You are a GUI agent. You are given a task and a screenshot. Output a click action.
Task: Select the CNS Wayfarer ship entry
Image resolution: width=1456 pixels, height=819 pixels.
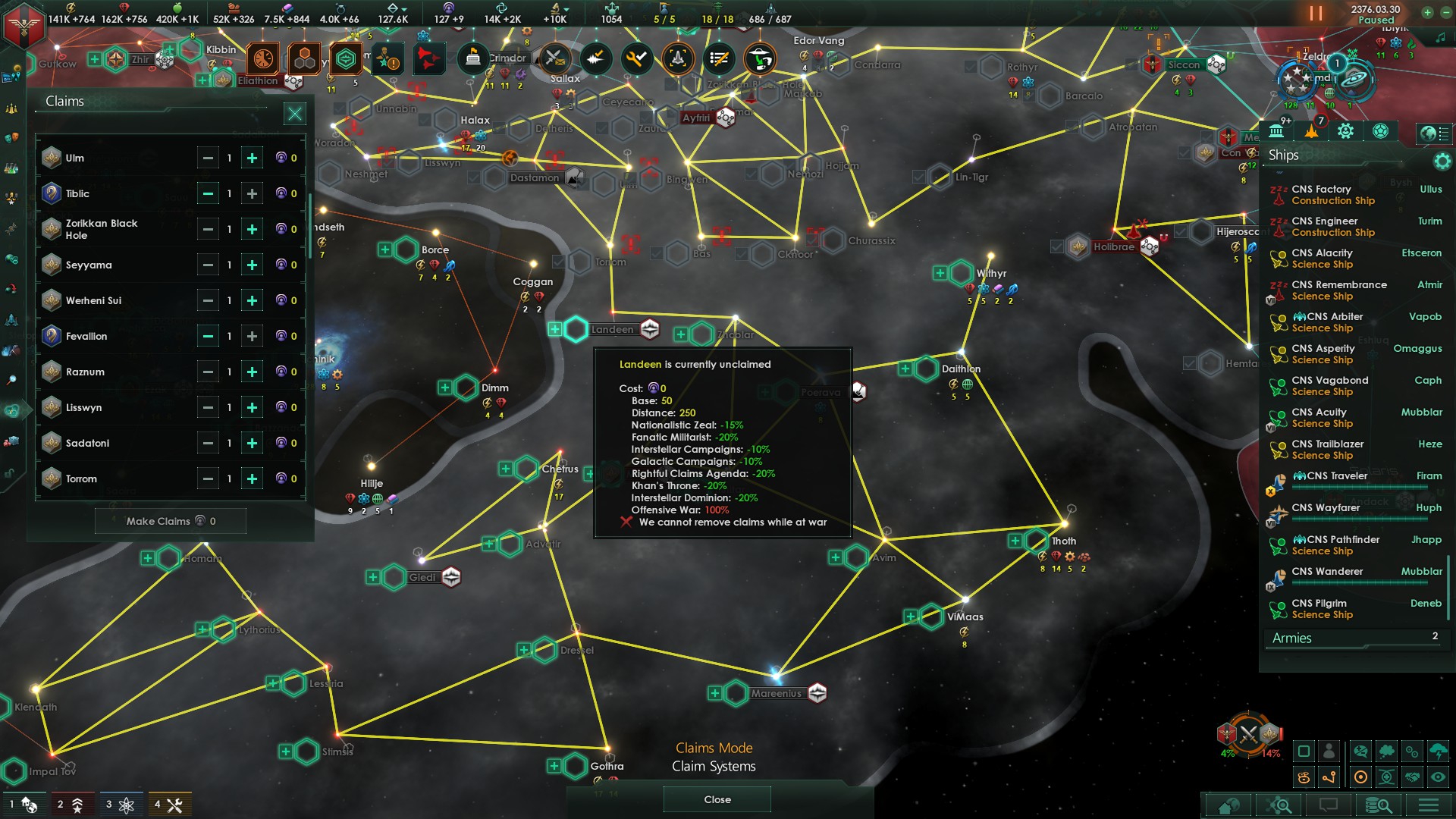[x=1326, y=508]
